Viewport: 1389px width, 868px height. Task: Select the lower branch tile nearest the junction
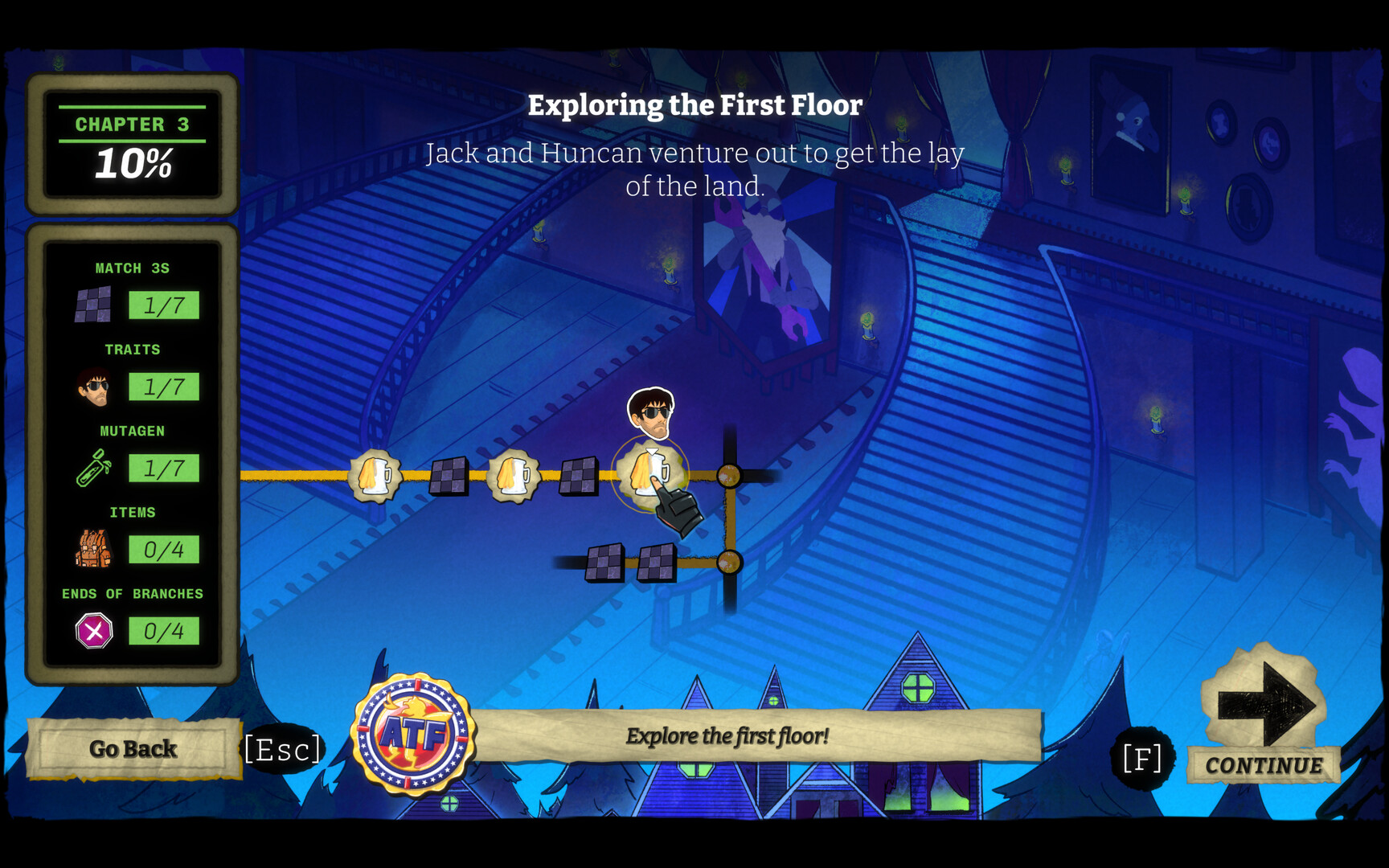point(657,562)
